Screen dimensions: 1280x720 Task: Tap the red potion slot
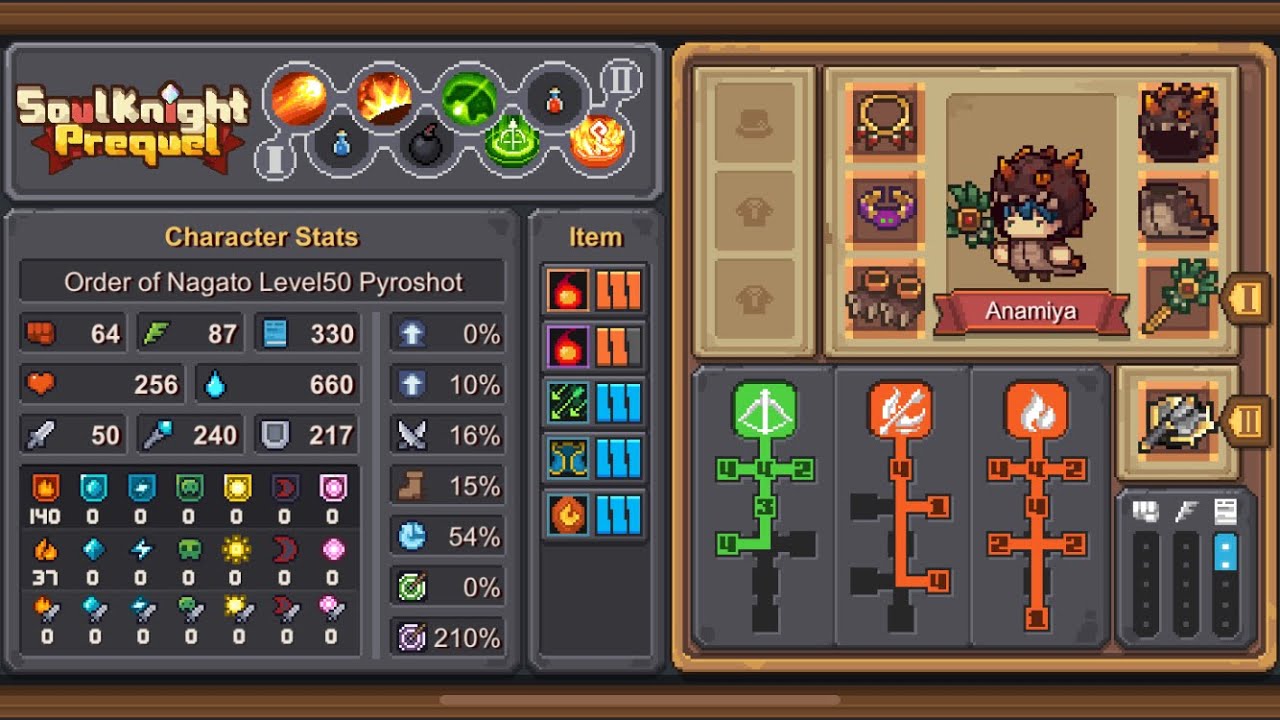coord(554,100)
